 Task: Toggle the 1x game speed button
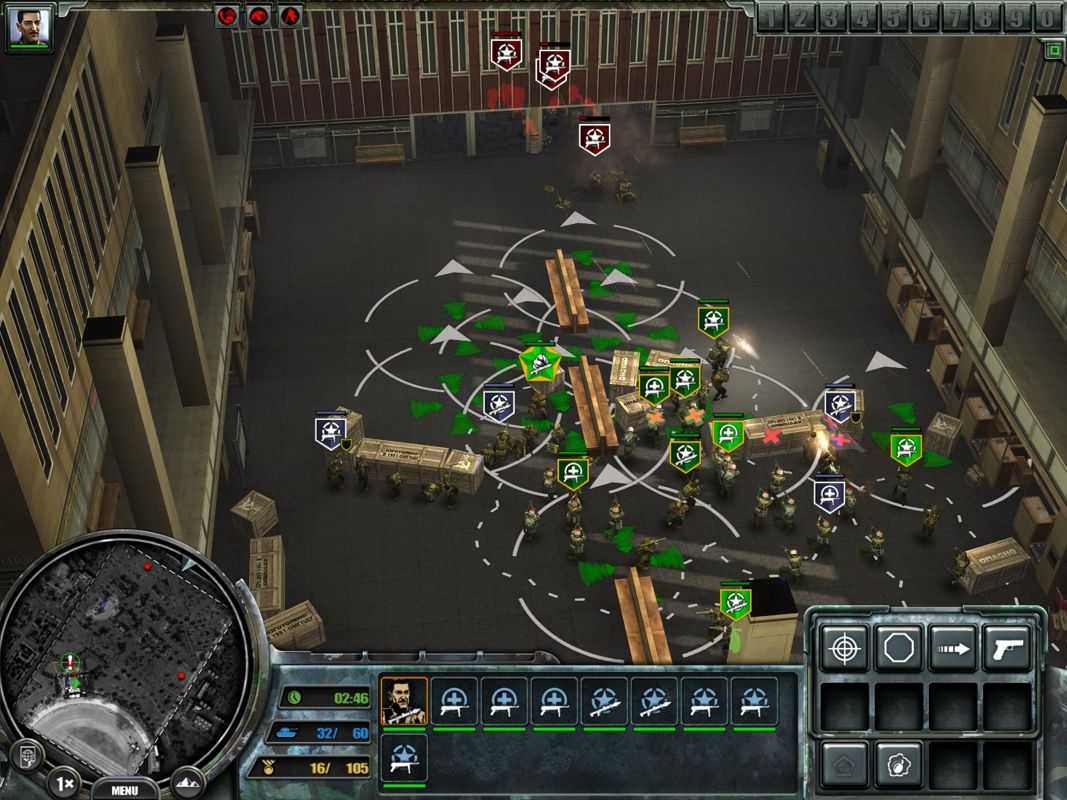(x=63, y=781)
